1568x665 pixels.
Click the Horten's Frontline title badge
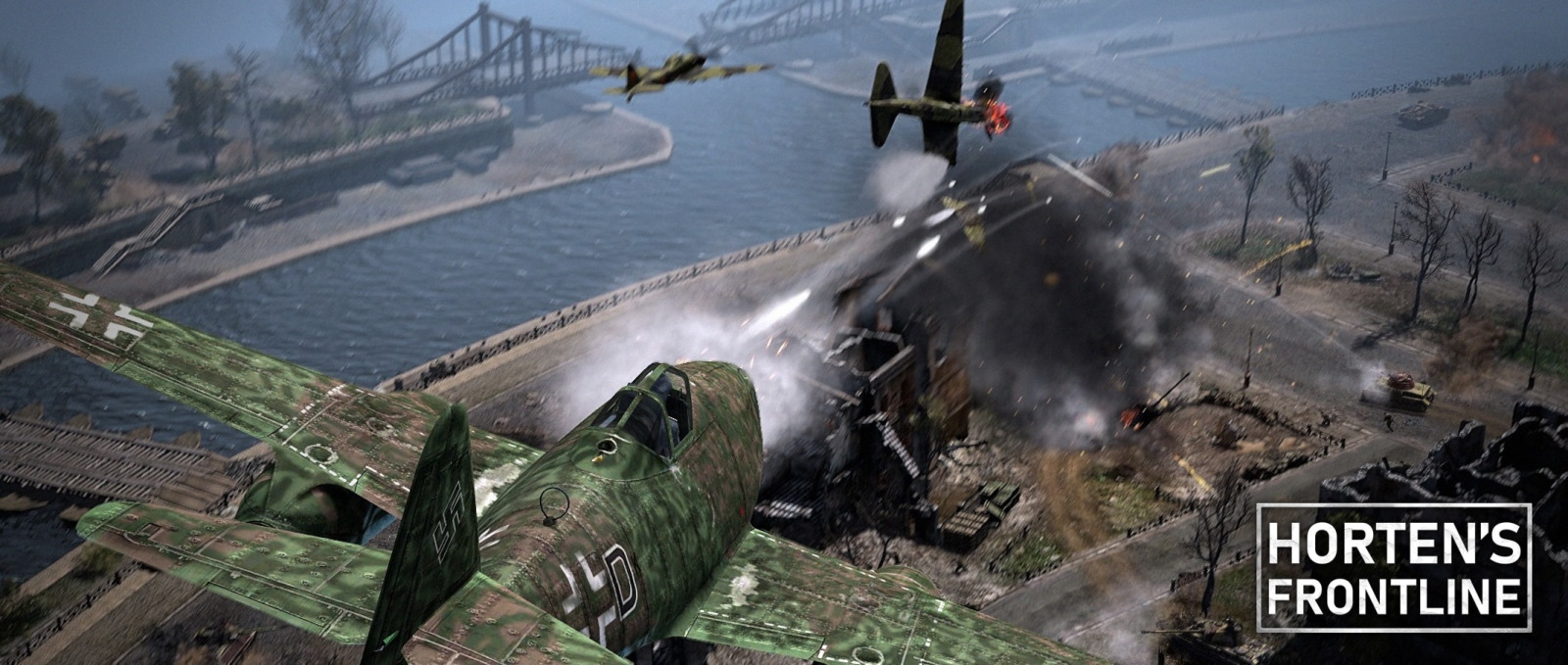click(x=1394, y=567)
